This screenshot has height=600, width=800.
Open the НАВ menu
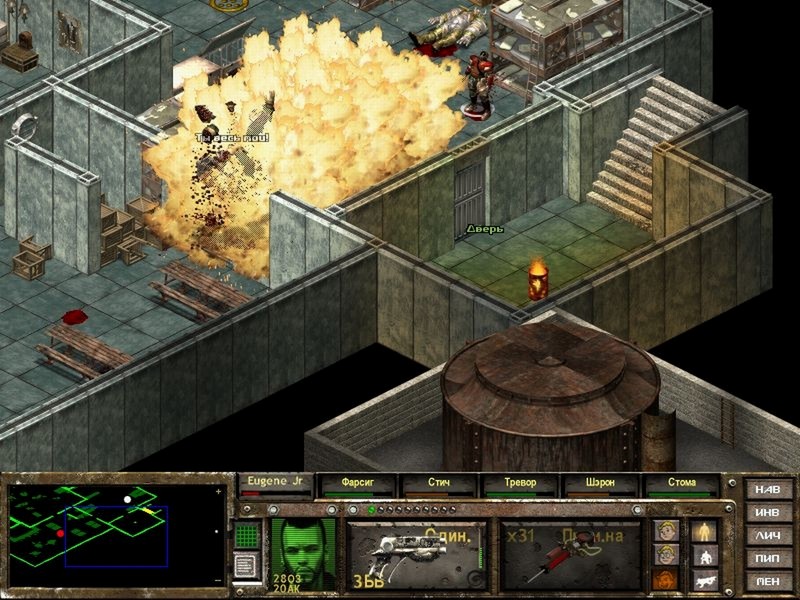768,490
